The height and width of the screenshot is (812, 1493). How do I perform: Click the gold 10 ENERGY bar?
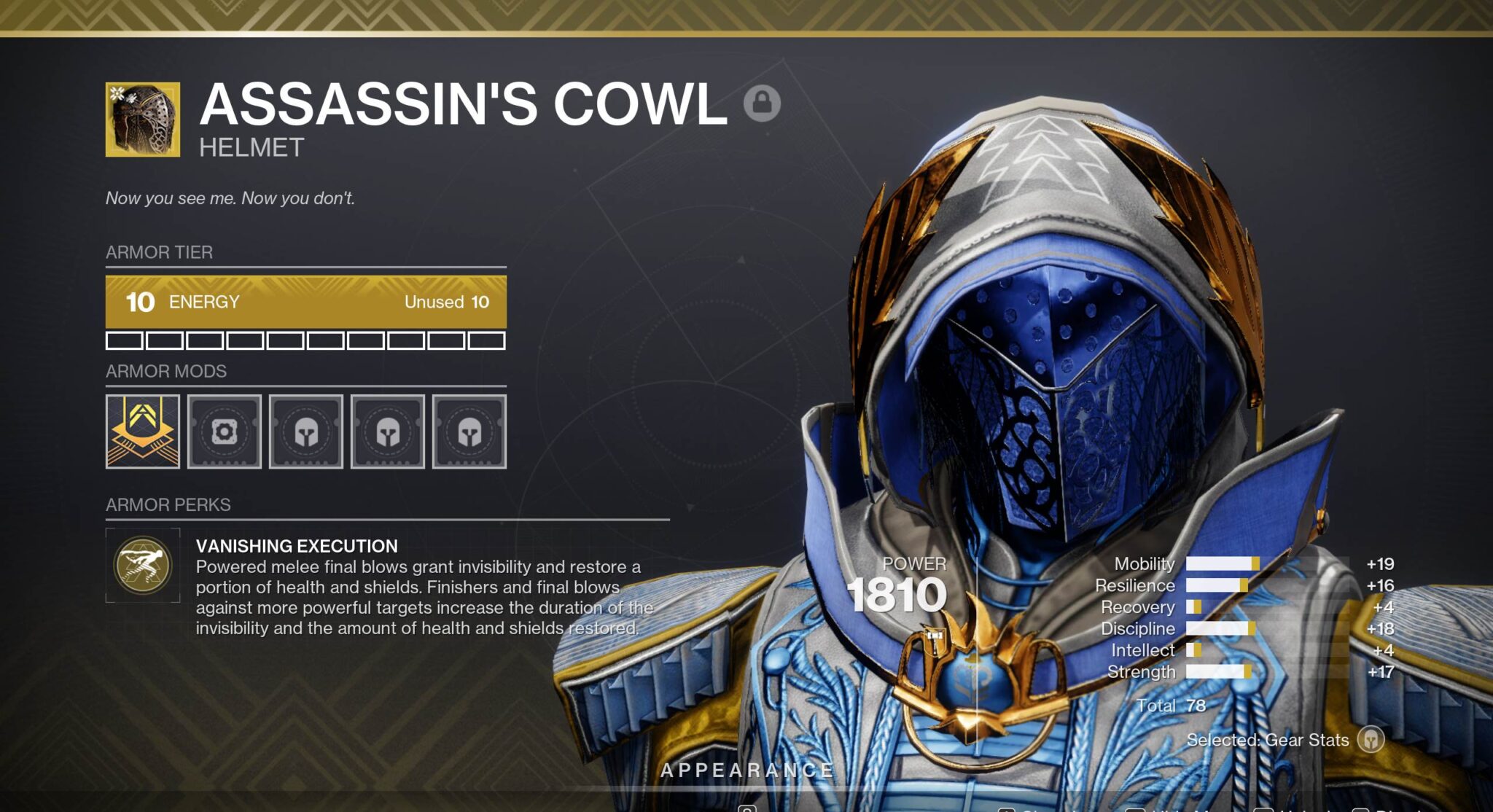306,302
